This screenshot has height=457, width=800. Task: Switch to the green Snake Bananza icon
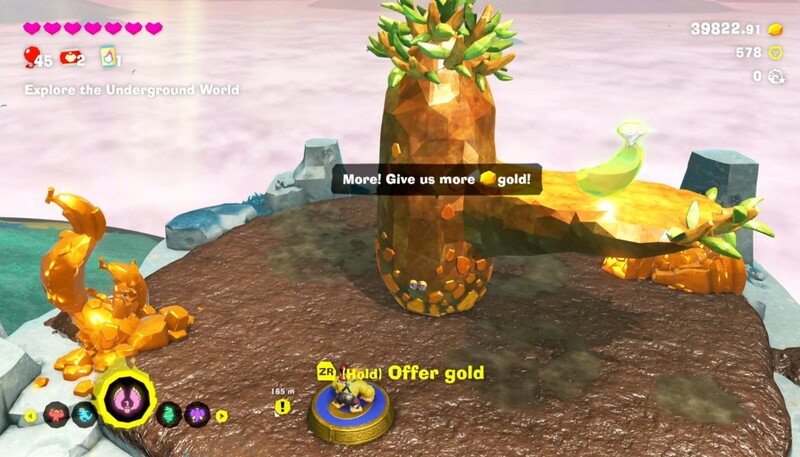(170, 415)
